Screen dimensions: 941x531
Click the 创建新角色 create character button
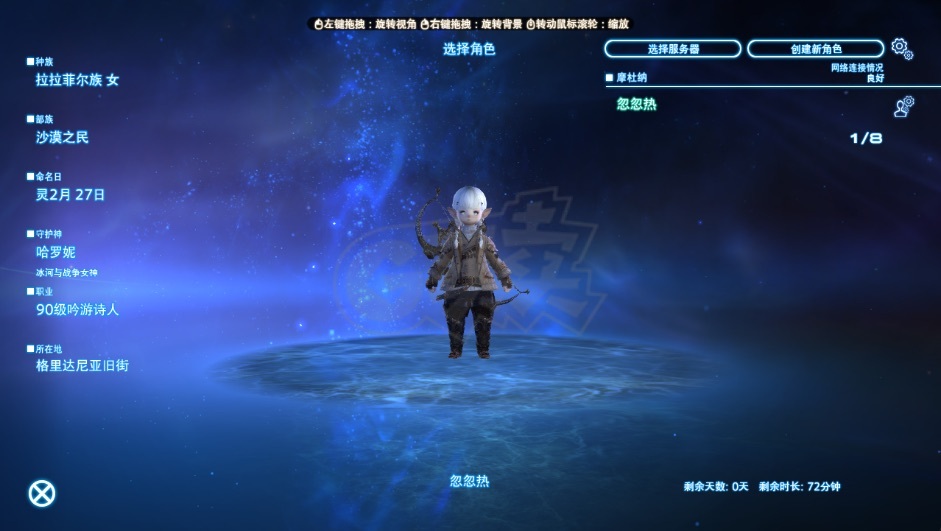coord(815,49)
